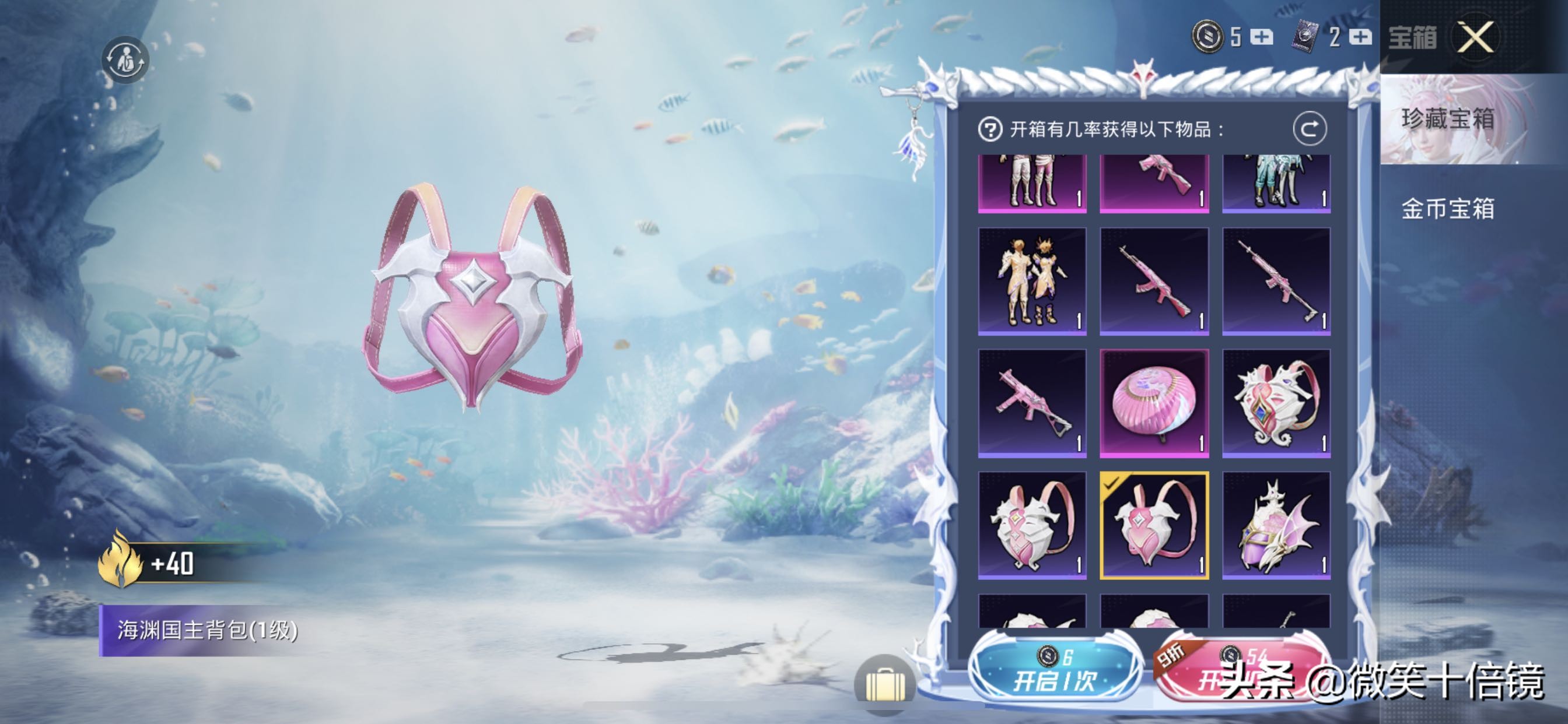Select the pink submachine gun skin reward
1568x724 pixels.
(1032, 403)
